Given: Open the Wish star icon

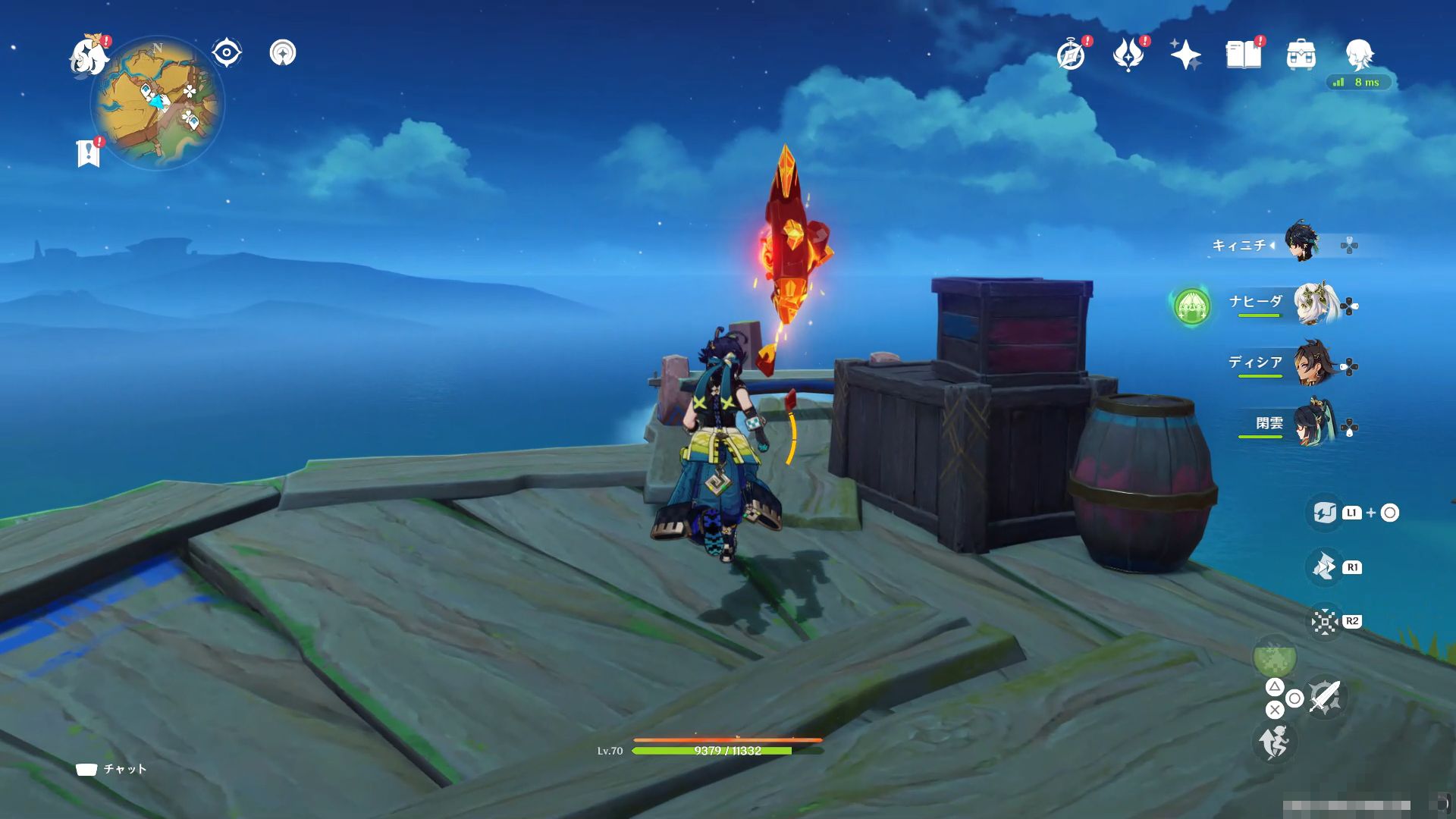Looking at the screenshot, I should [1185, 55].
